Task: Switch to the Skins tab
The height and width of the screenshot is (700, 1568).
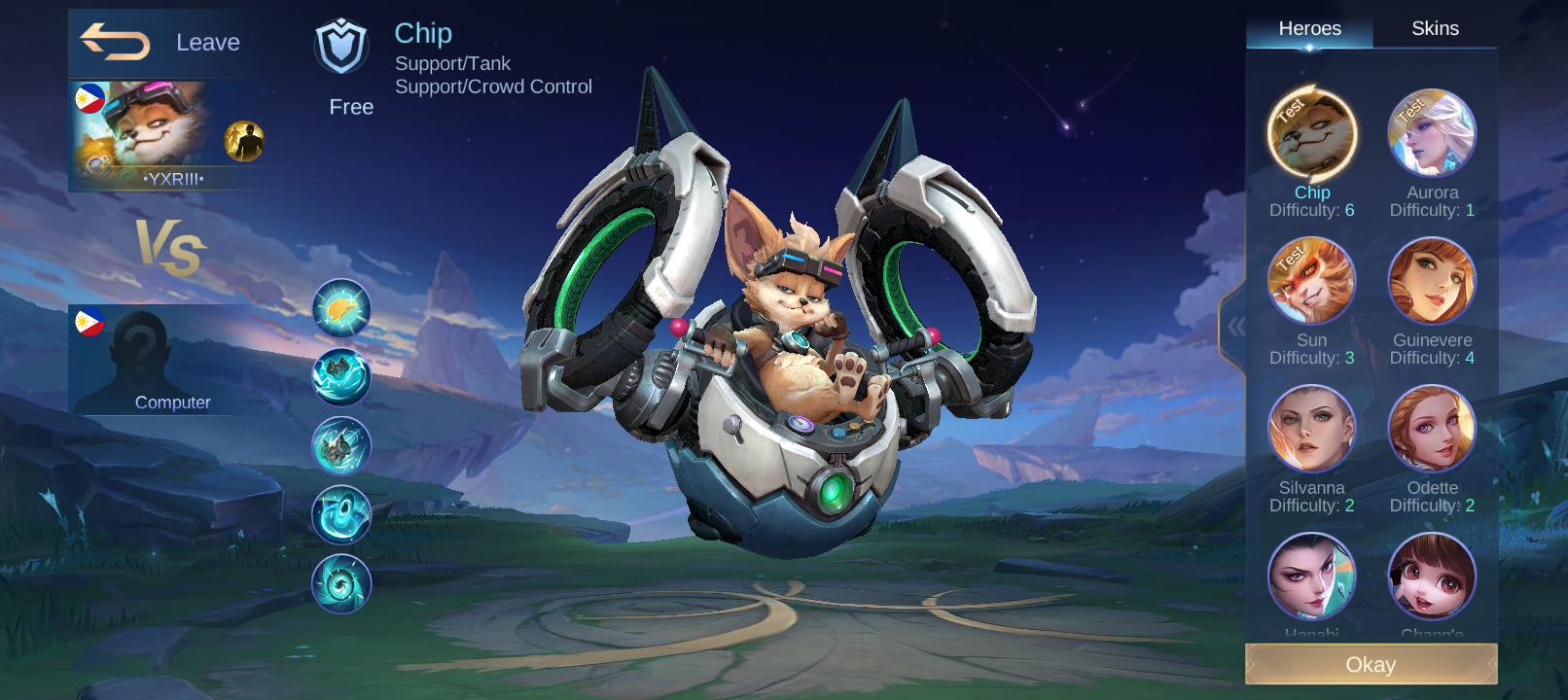Action: point(1435,28)
